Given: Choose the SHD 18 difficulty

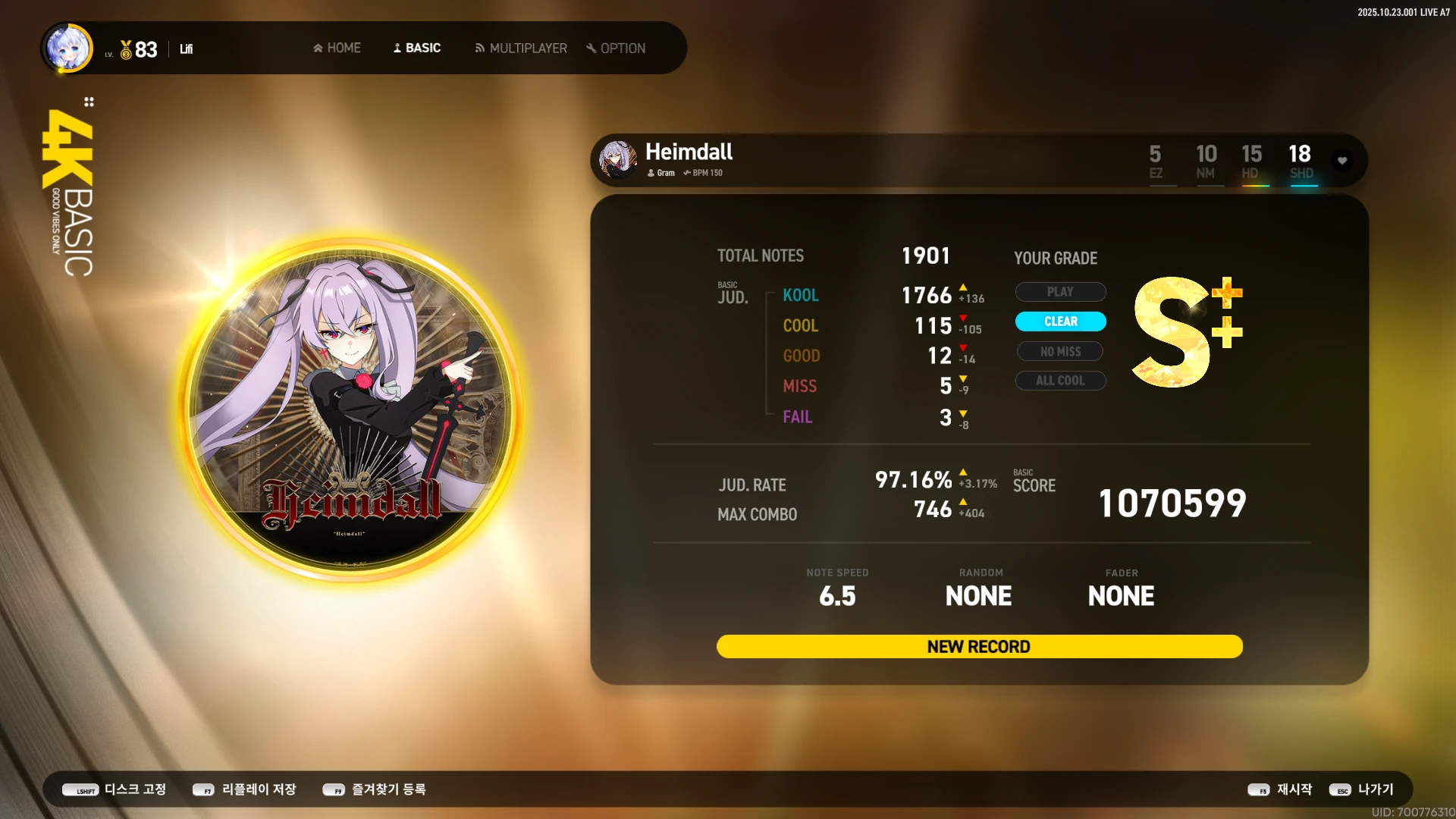Looking at the screenshot, I should 1301,162.
